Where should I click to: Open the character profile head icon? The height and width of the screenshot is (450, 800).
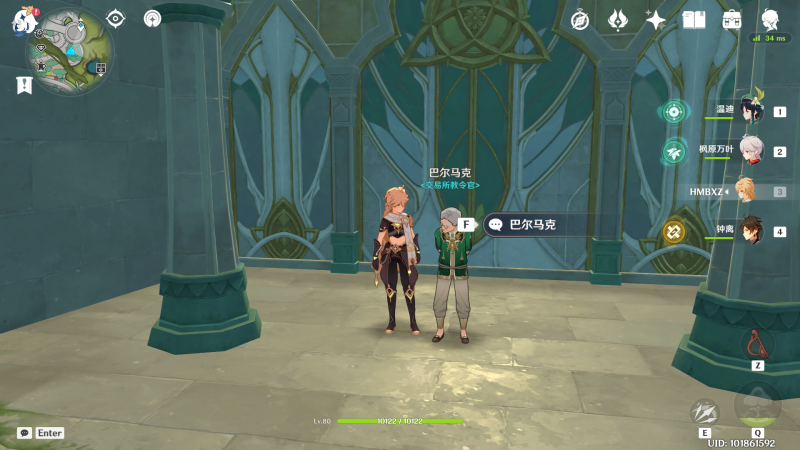point(770,20)
